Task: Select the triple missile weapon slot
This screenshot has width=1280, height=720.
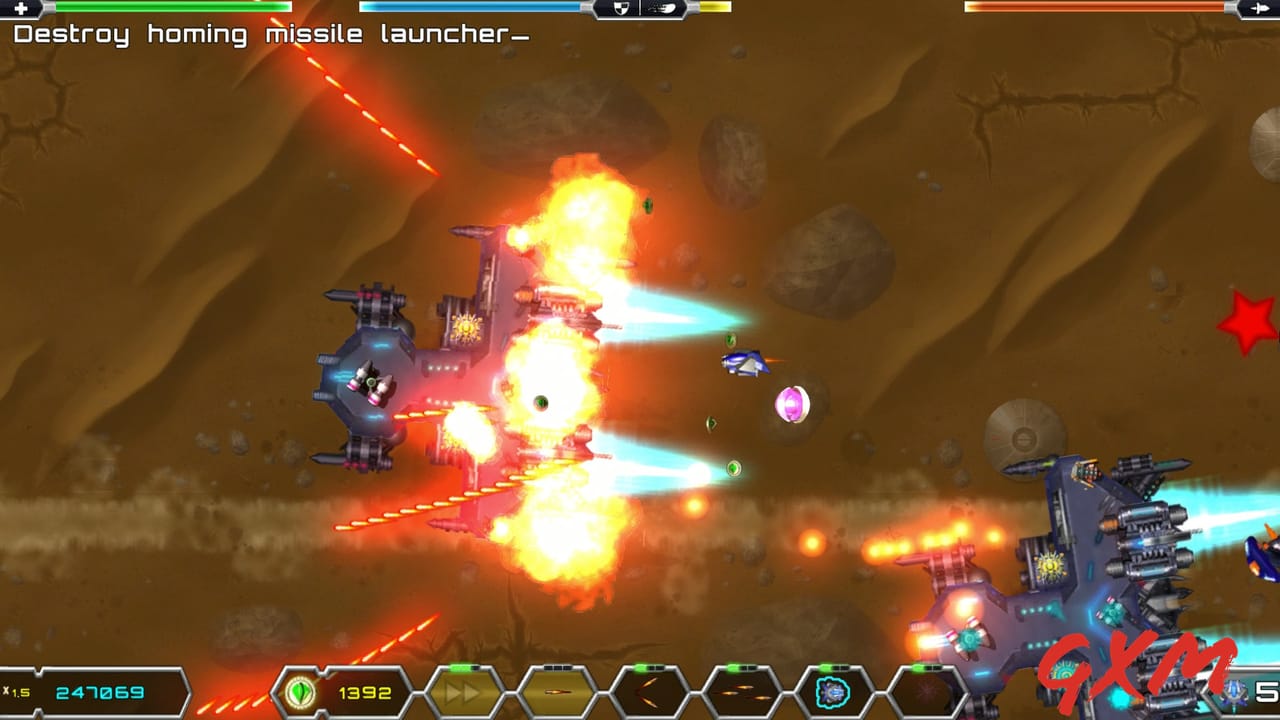Action: tap(742, 692)
